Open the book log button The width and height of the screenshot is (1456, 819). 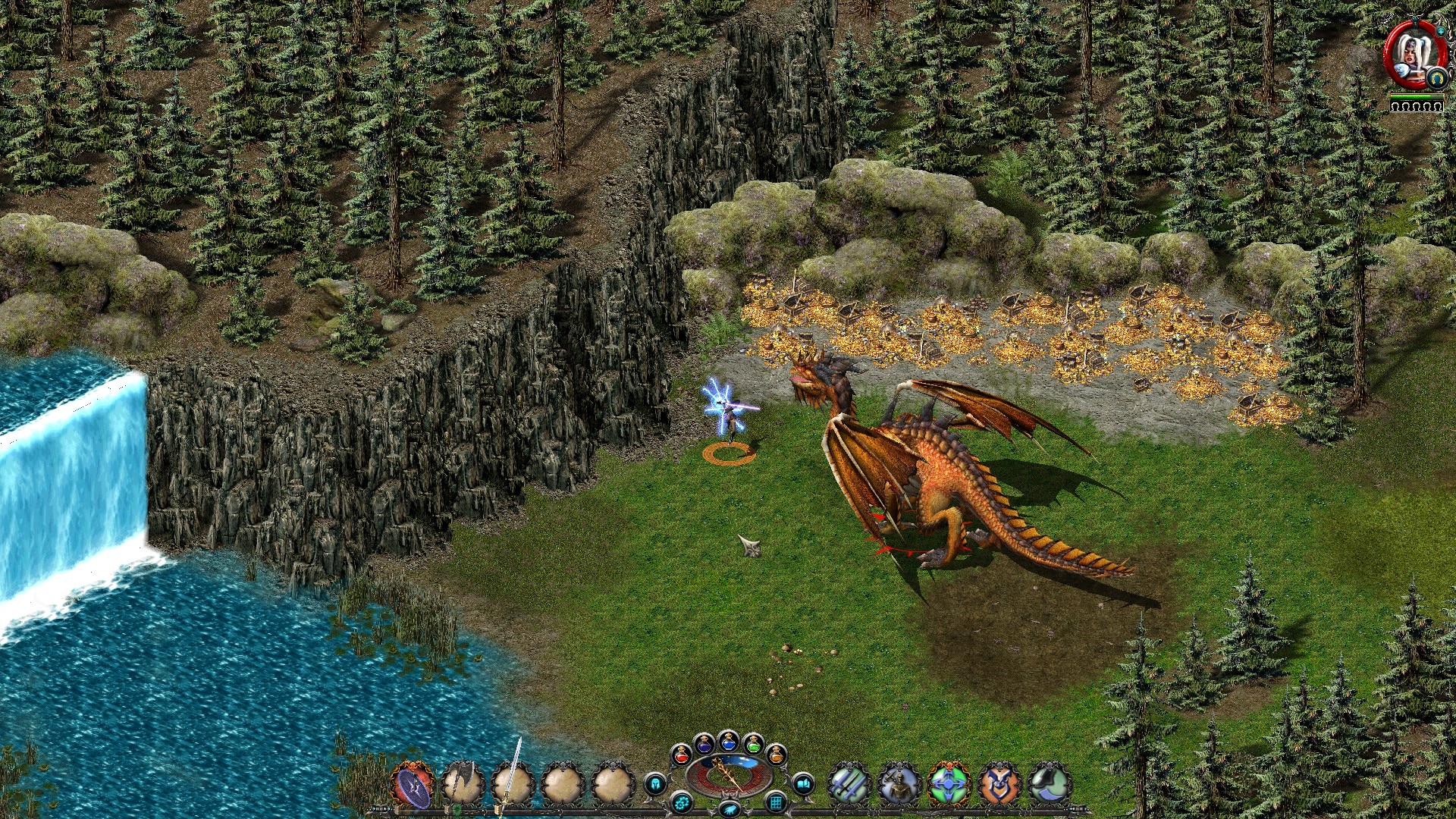(802, 783)
